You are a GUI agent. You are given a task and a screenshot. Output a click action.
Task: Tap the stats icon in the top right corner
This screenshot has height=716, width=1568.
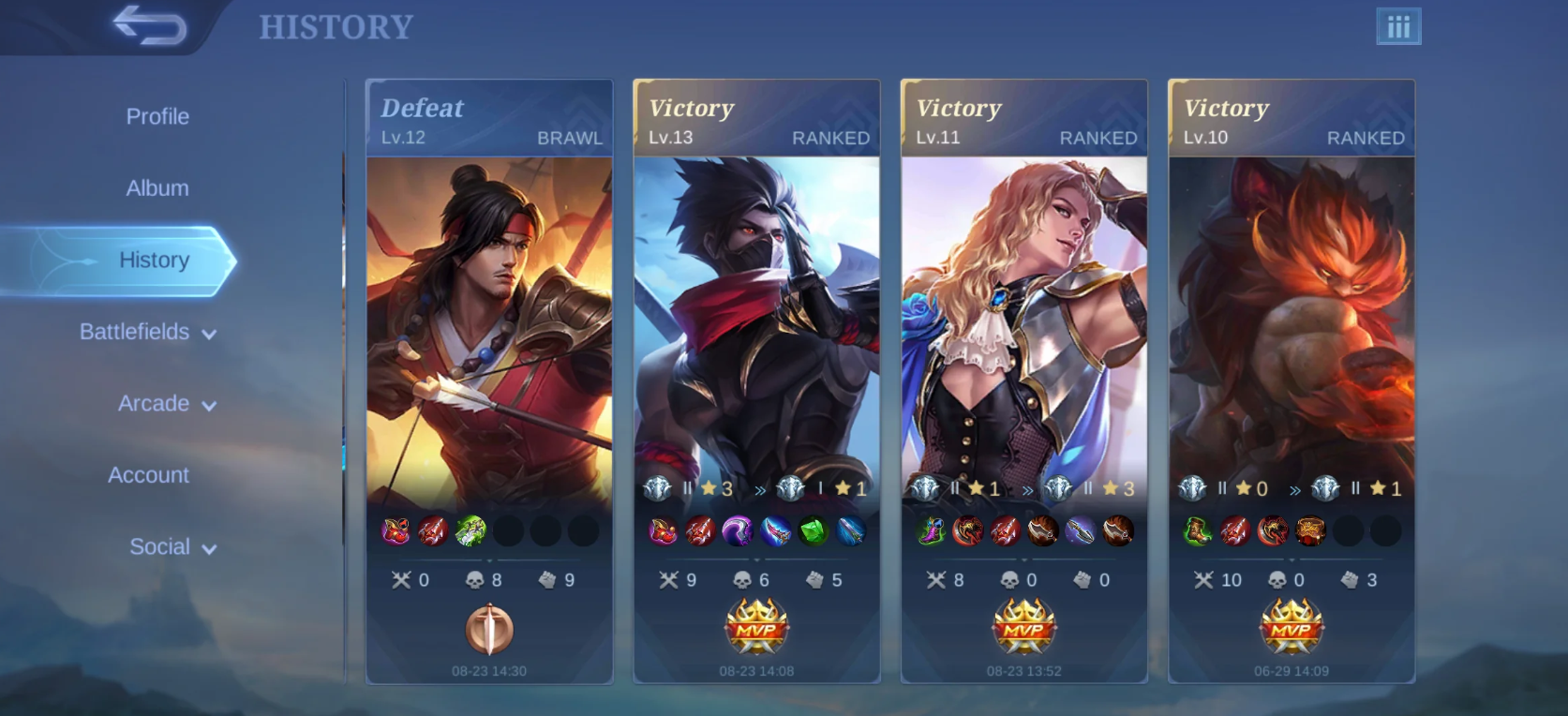1396,27
